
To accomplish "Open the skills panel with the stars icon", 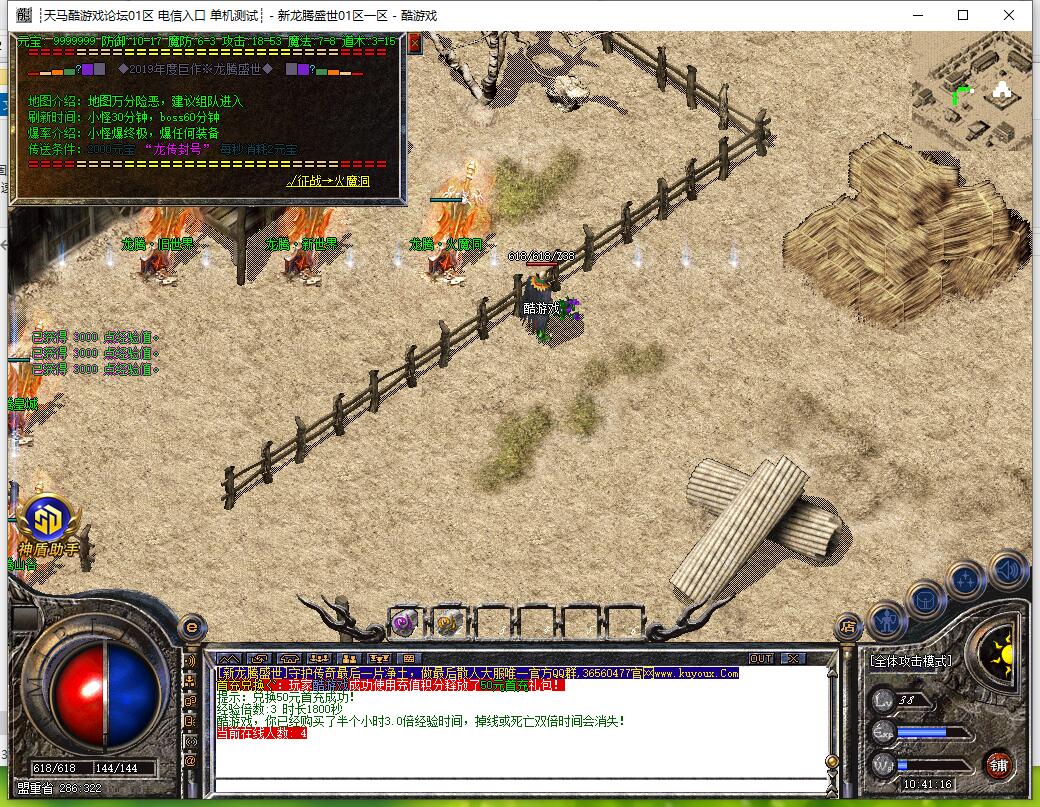I will coord(966,579).
